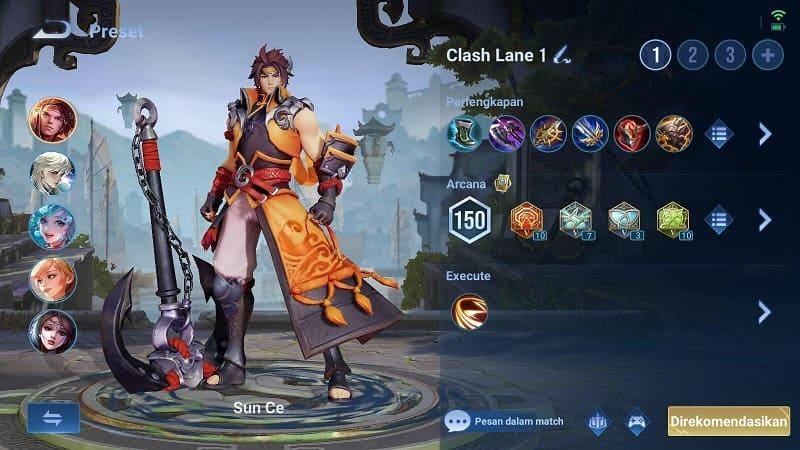Rename the Clash Lane 1 preset
The height and width of the screenshot is (450, 800).
pyautogui.click(x=565, y=55)
